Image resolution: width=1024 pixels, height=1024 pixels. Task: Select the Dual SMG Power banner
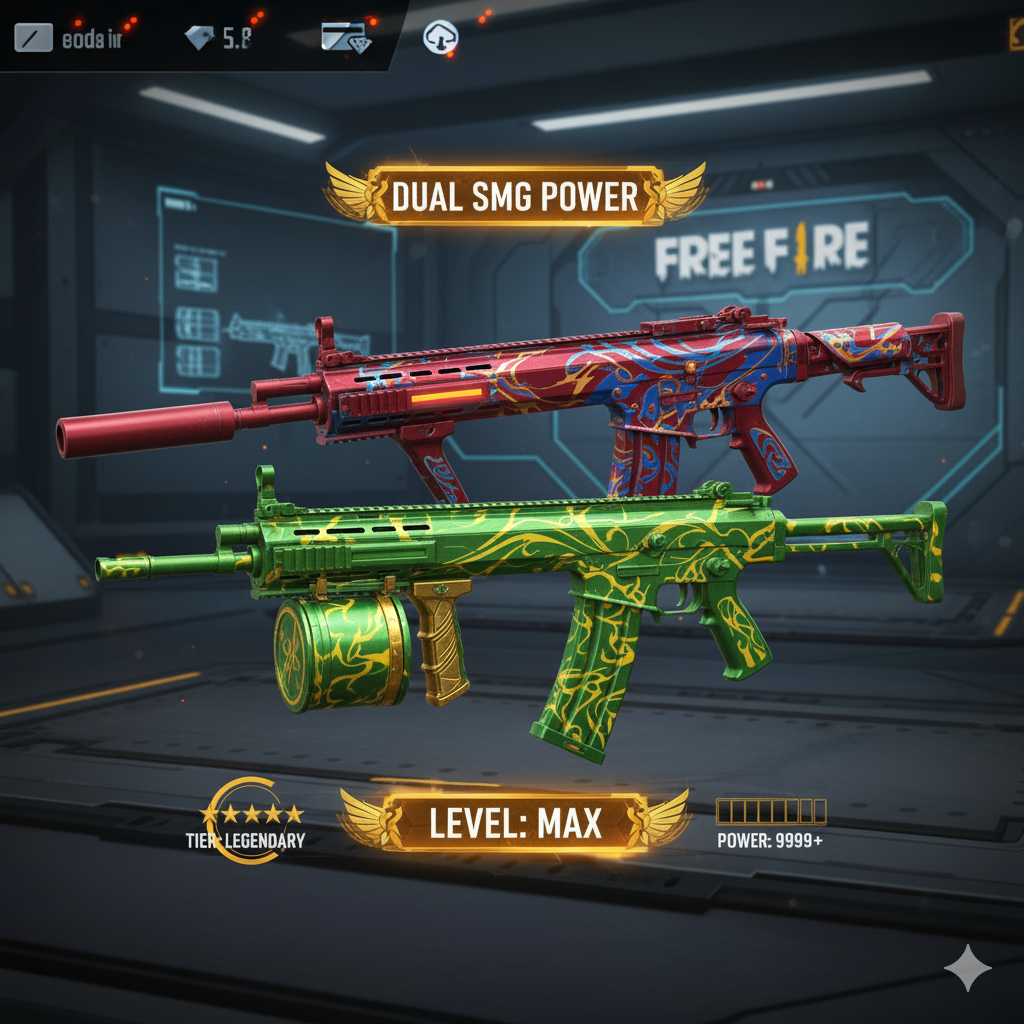pyautogui.click(x=515, y=195)
